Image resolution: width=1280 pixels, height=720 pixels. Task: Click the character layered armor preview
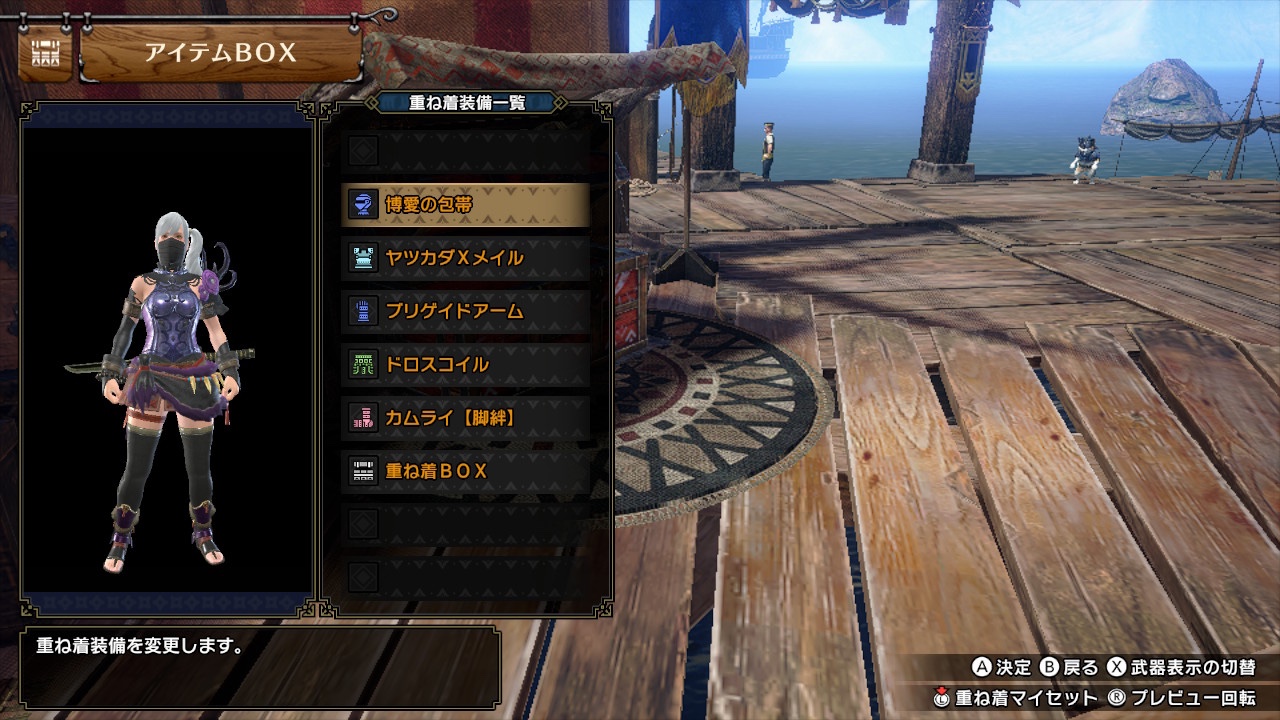click(x=168, y=390)
